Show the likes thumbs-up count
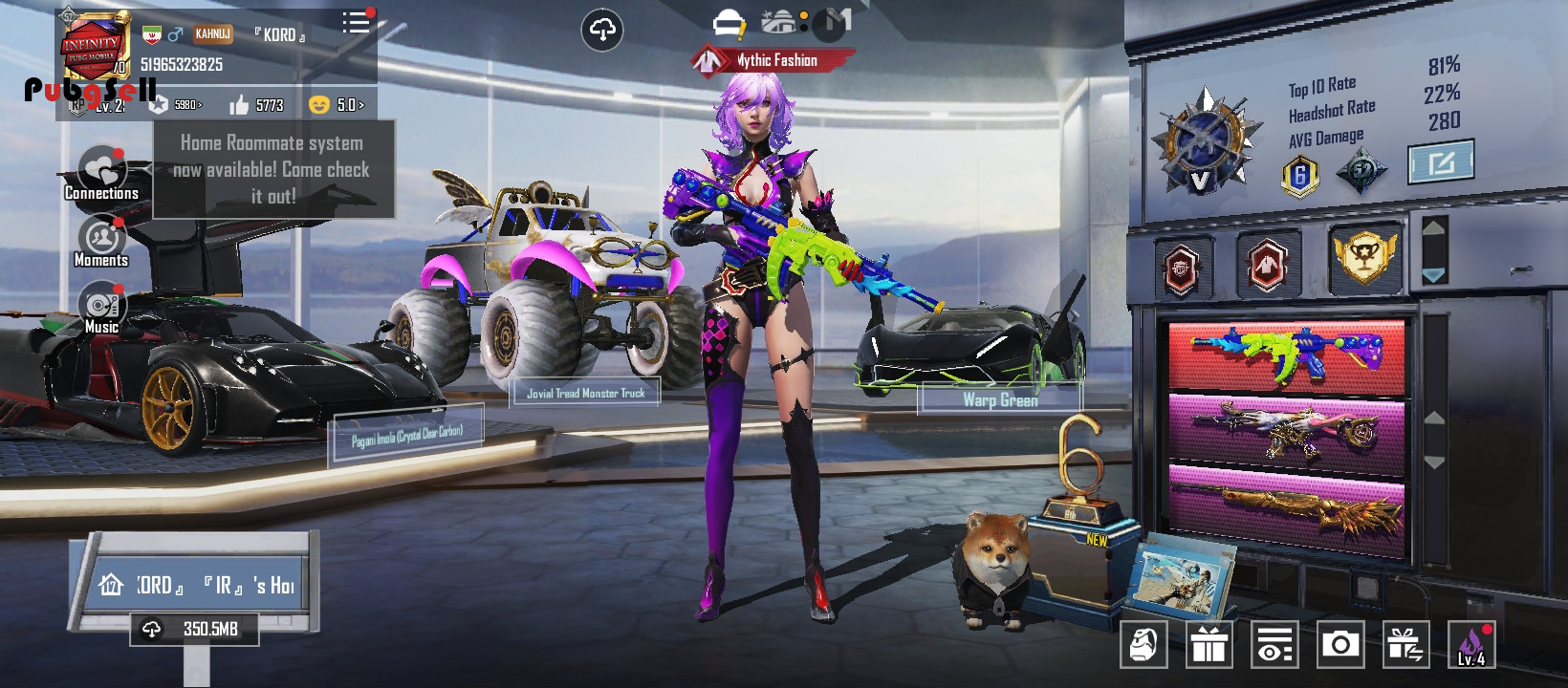Image resolution: width=1568 pixels, height=688 pixels. click(x=256, y=105)
